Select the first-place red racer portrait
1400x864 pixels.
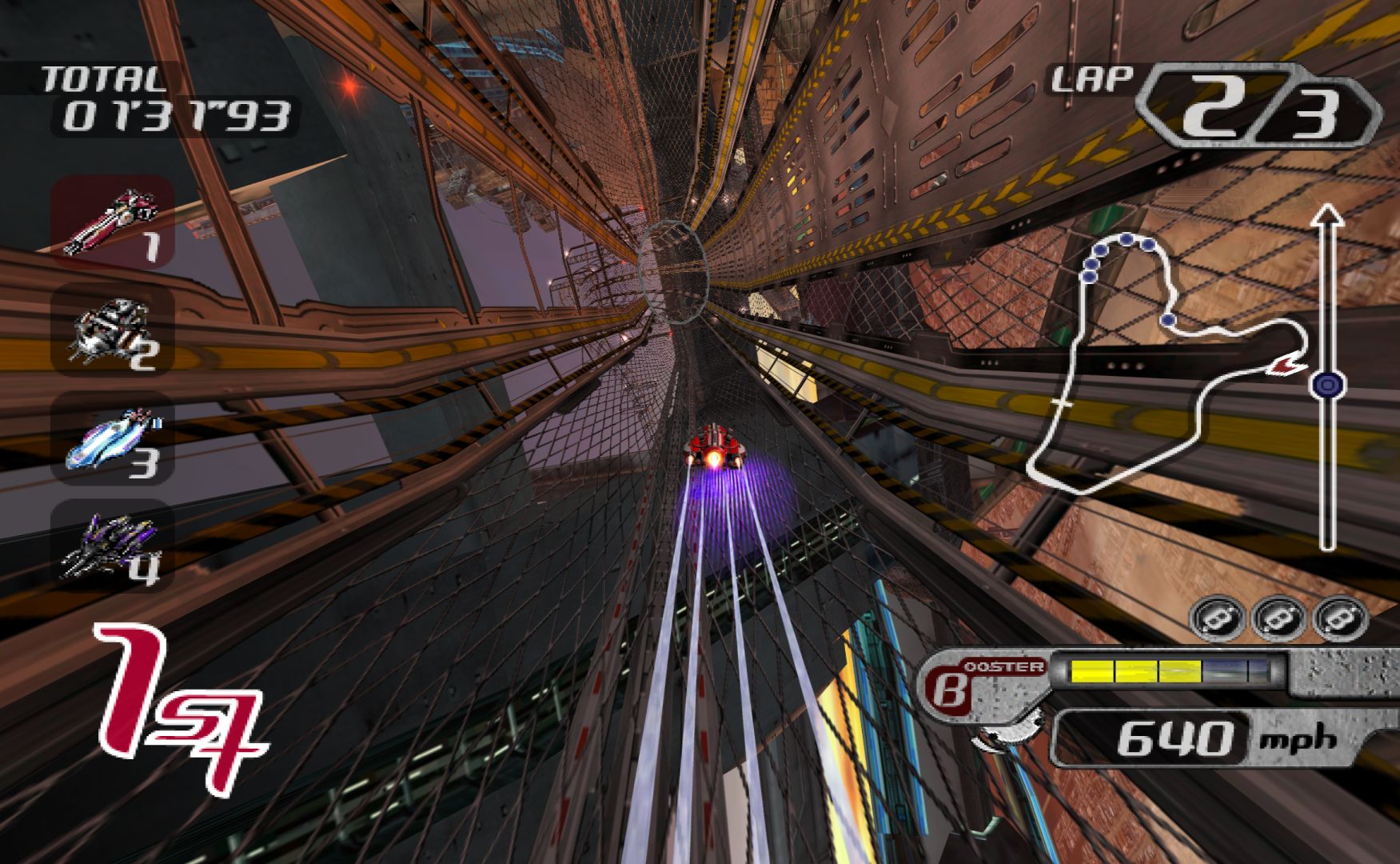pyautogui.click(x=112, y=222)
